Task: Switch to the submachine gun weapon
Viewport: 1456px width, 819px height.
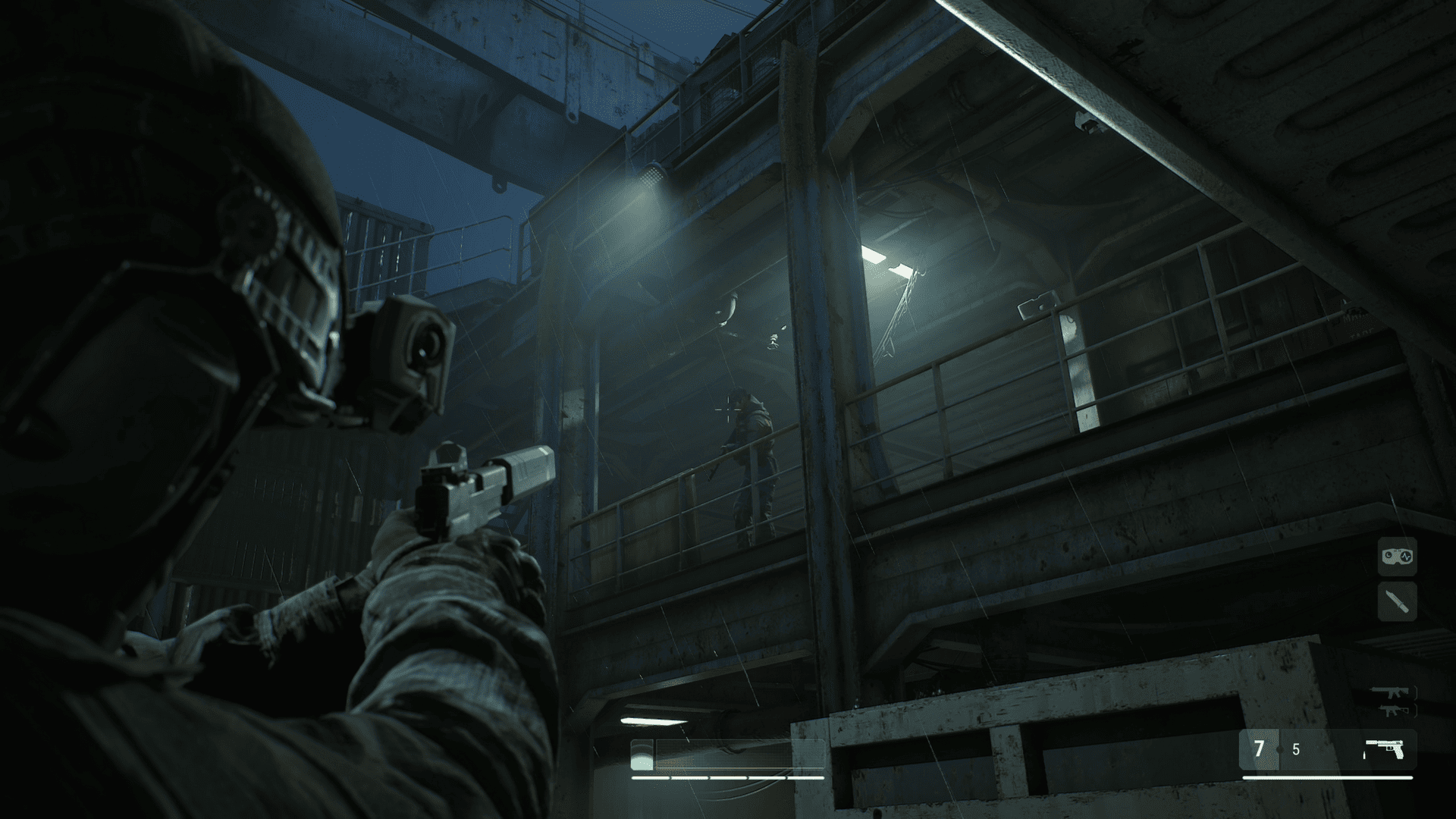Action: click(x=1390, y=710)
